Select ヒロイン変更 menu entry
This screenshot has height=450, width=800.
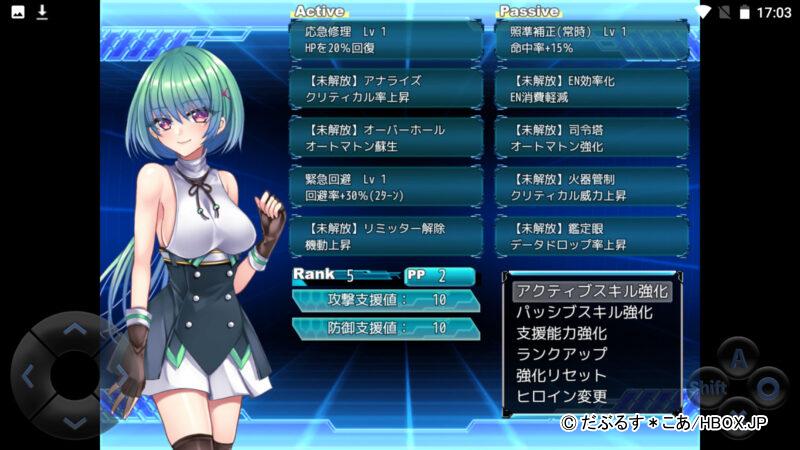[x=561, y=397]
